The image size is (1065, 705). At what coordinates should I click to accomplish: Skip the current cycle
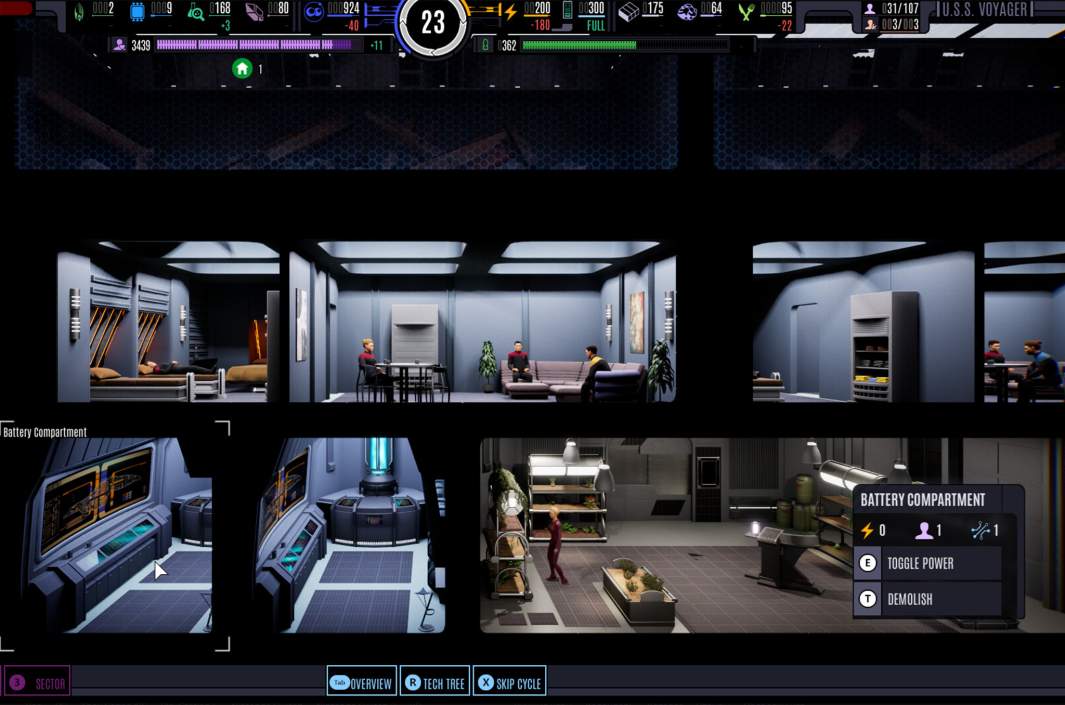(x=509, y=683)
